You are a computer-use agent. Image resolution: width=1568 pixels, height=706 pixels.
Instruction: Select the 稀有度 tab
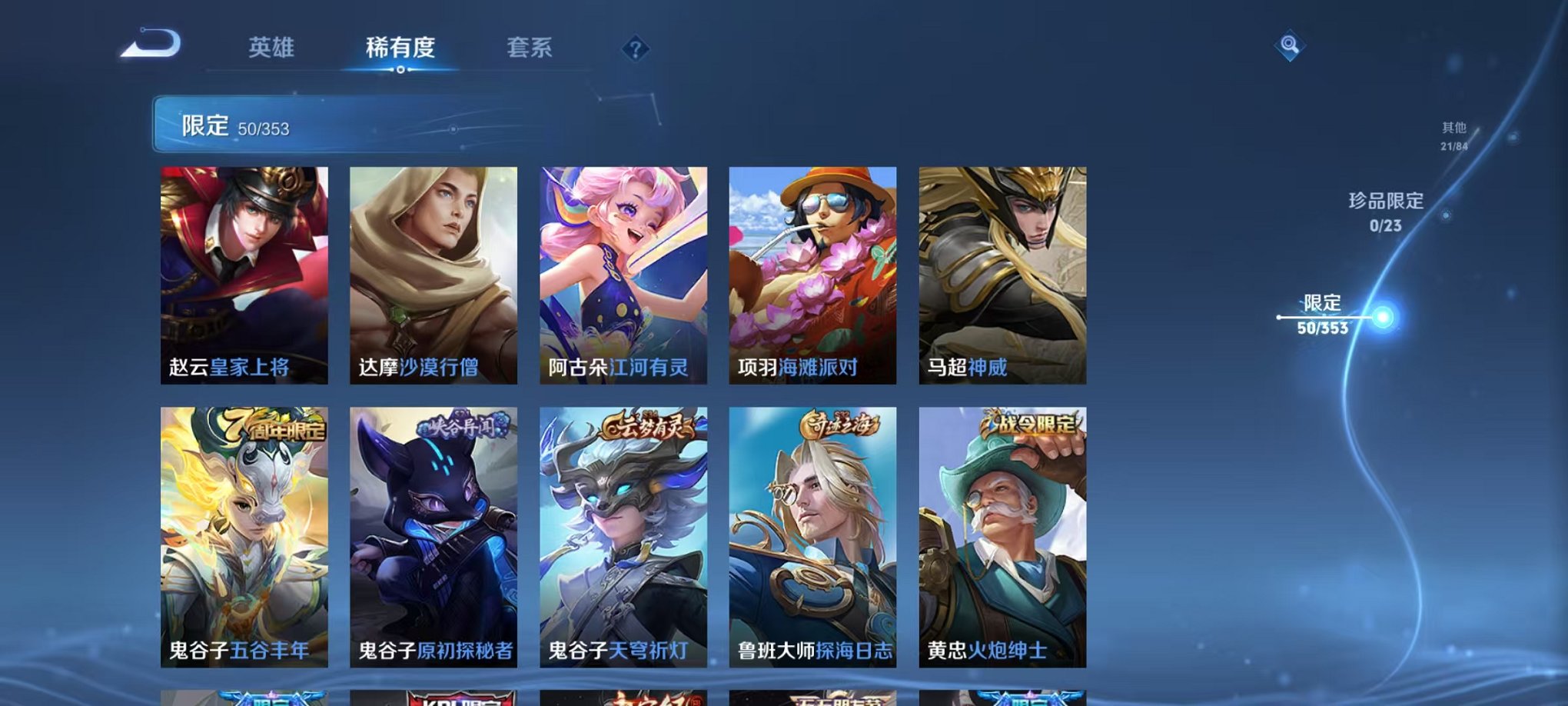[399, 48]
